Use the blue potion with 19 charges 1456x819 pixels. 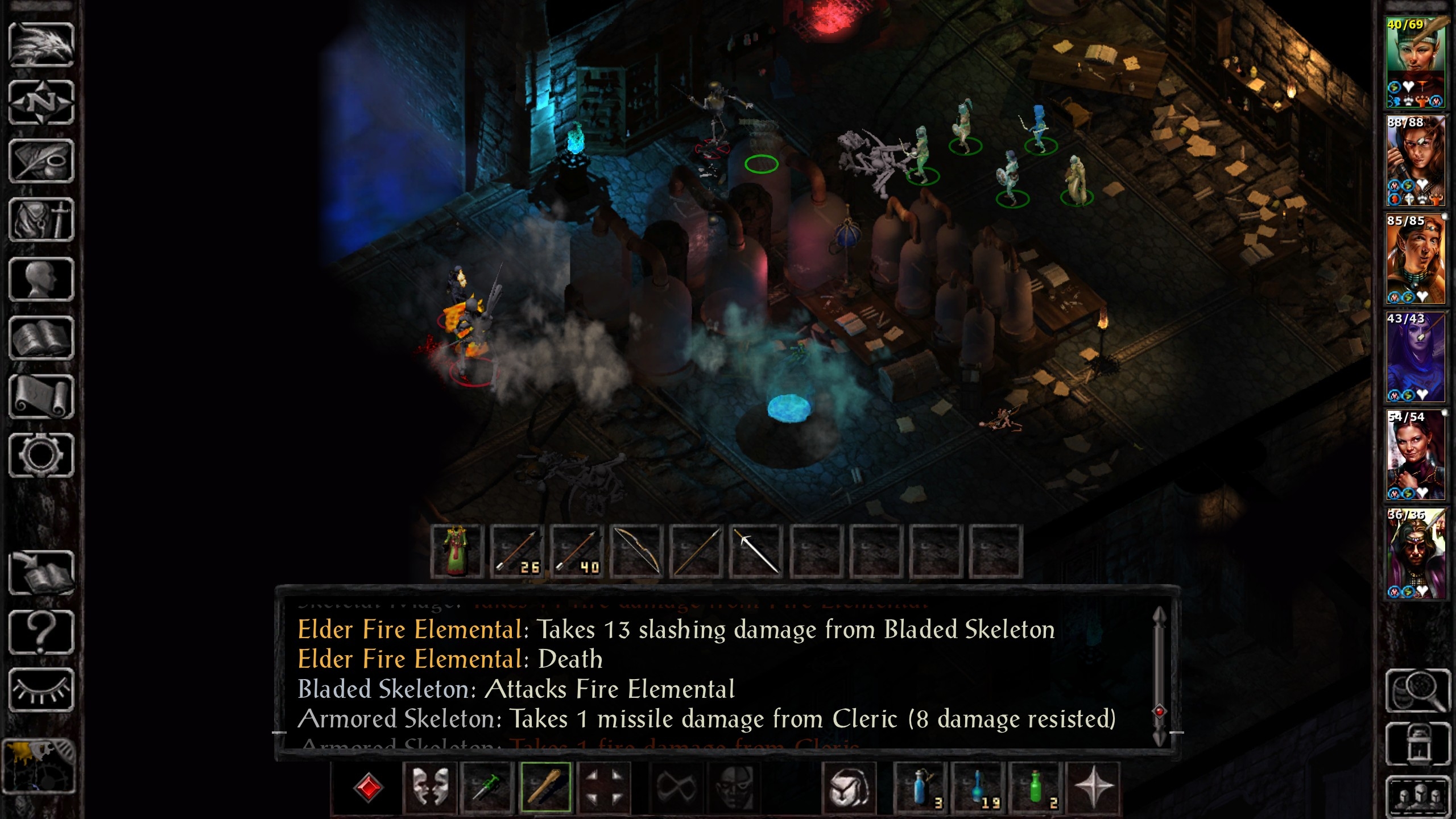point(978,788)
